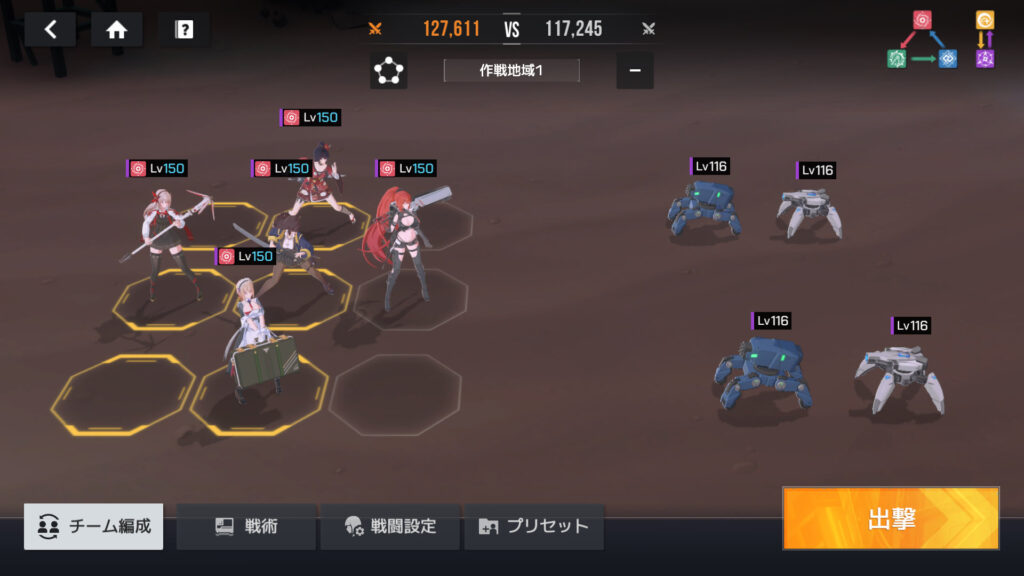Open the help guide book icon

184,29
